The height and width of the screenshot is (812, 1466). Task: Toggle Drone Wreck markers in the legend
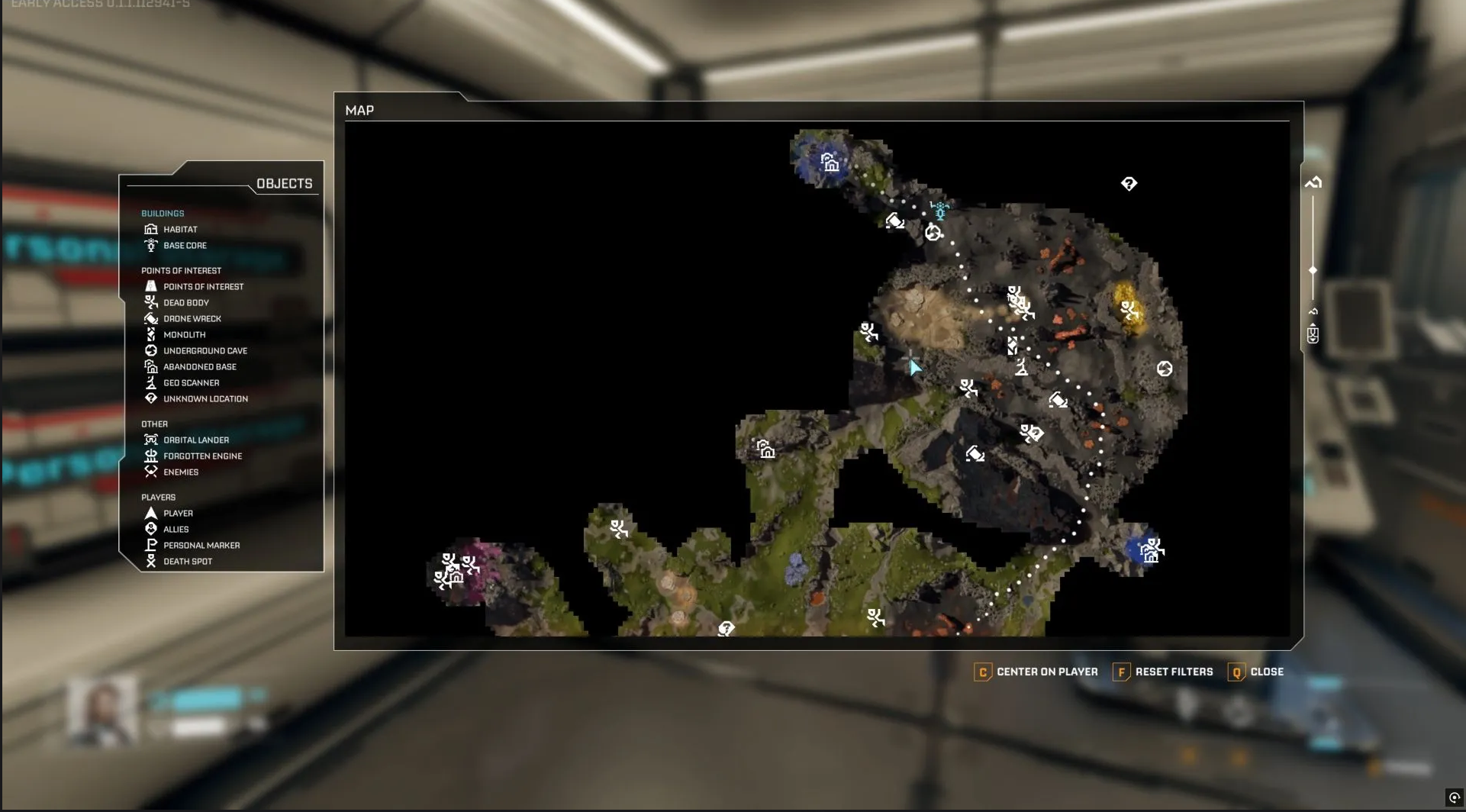(x=192, y=319)
